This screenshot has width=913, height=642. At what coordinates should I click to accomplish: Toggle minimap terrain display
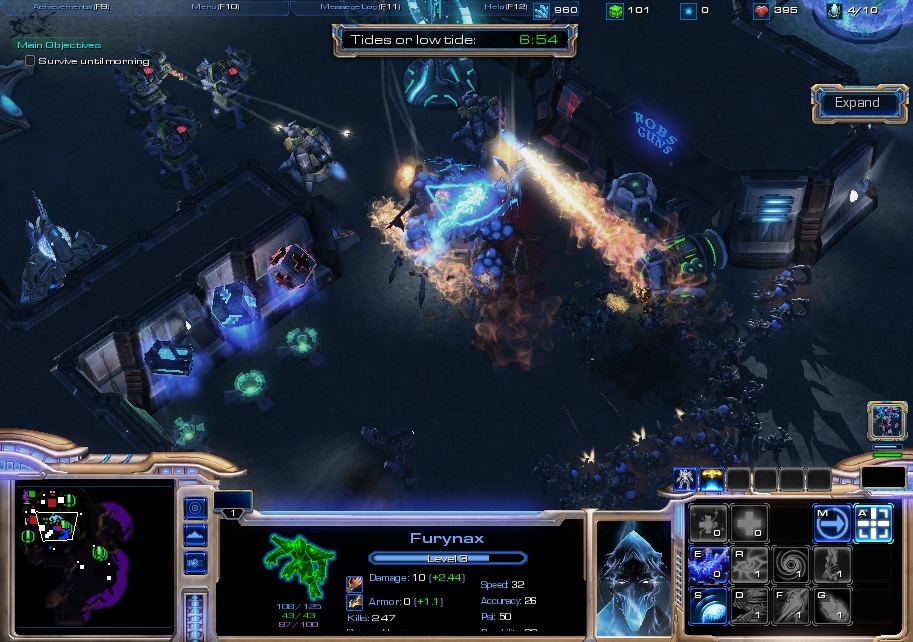click(196, 536)
